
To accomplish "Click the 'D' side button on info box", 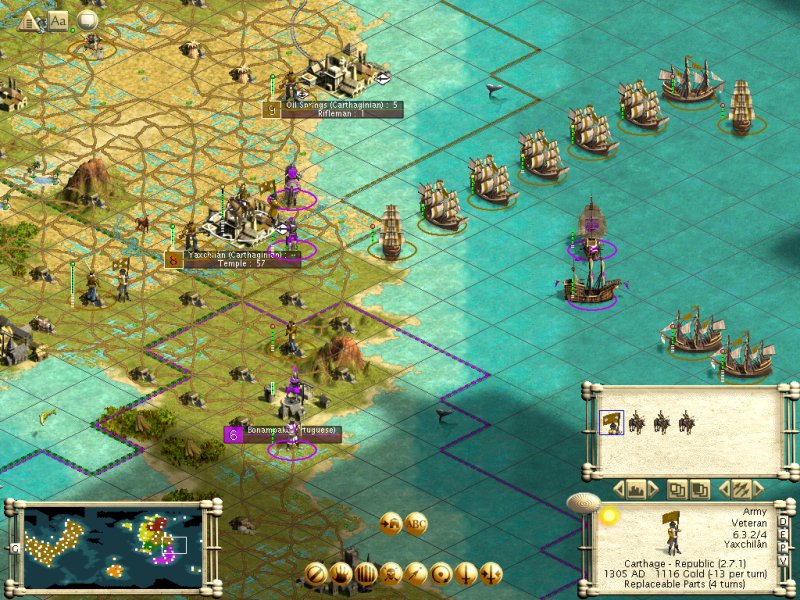I will (782, 521).
